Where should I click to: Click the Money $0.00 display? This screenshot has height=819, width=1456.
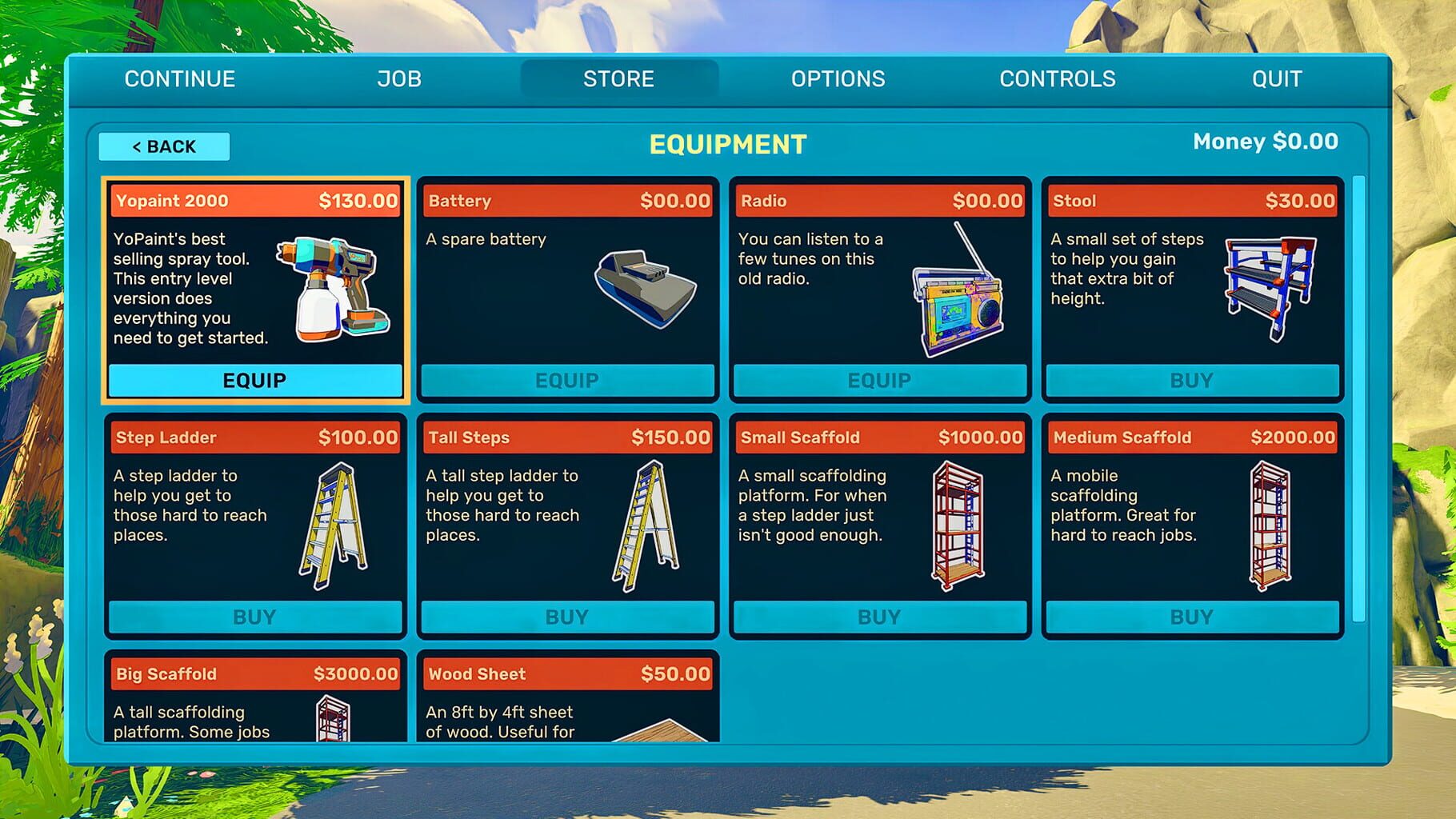pos(1264,141)
